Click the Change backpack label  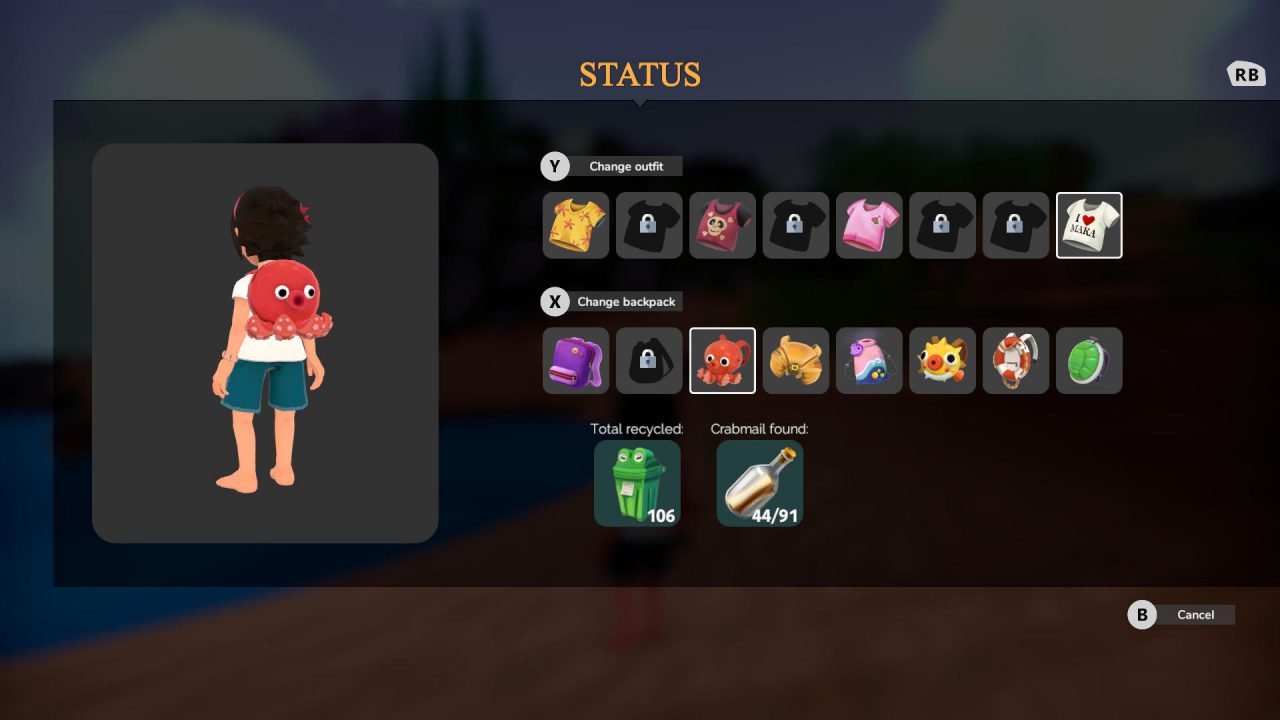coord(625,301)
